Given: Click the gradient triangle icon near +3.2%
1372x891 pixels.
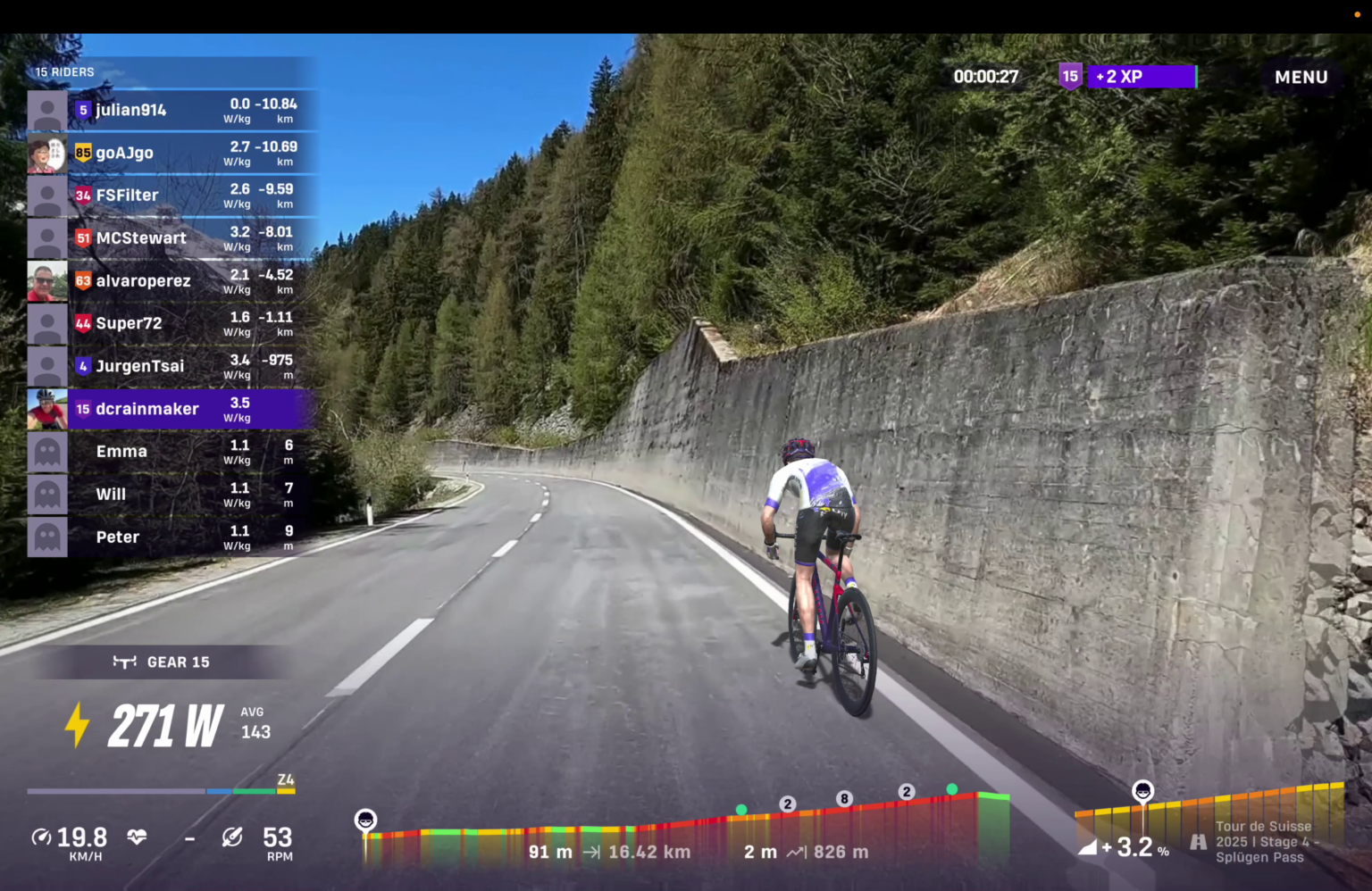Looking at the screenshot, I should (x=1091, y=846).
